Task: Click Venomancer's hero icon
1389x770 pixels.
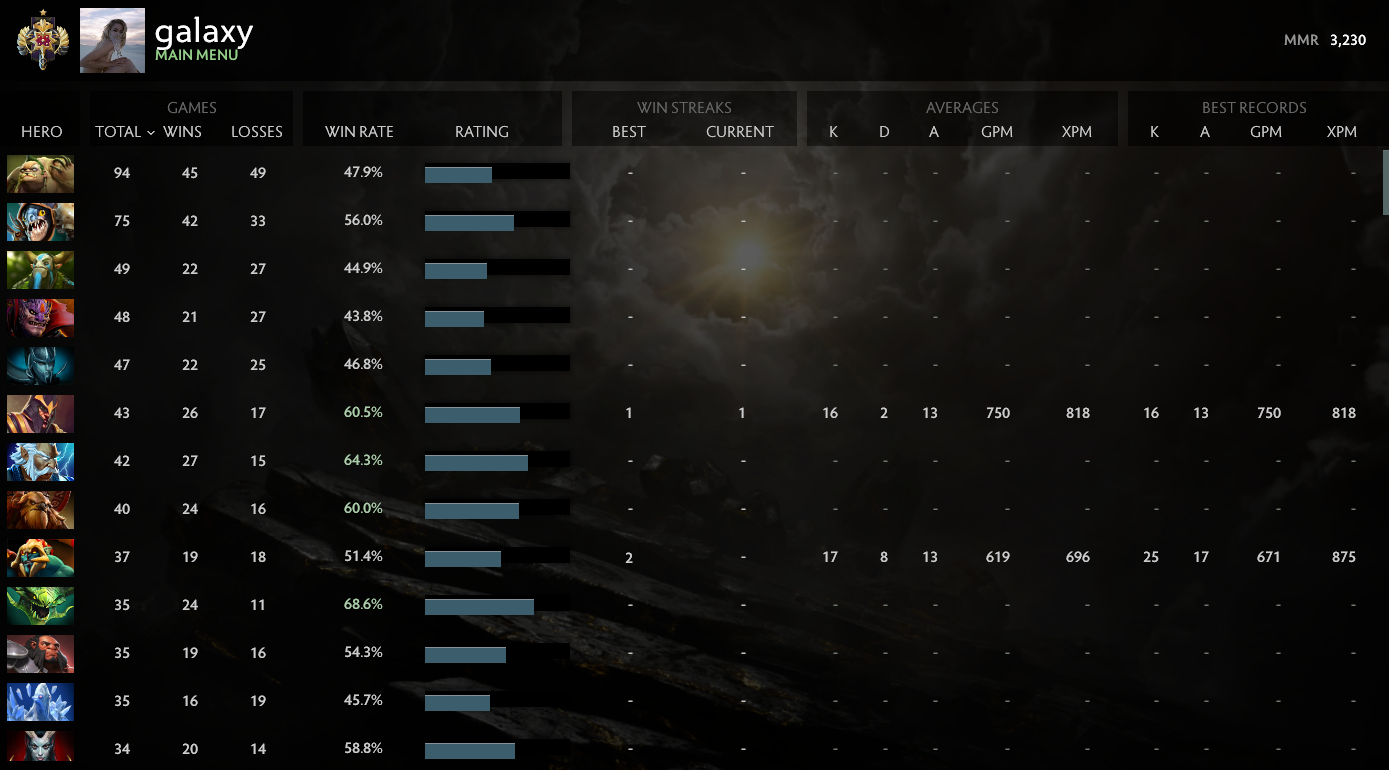Action: [40, 605]
